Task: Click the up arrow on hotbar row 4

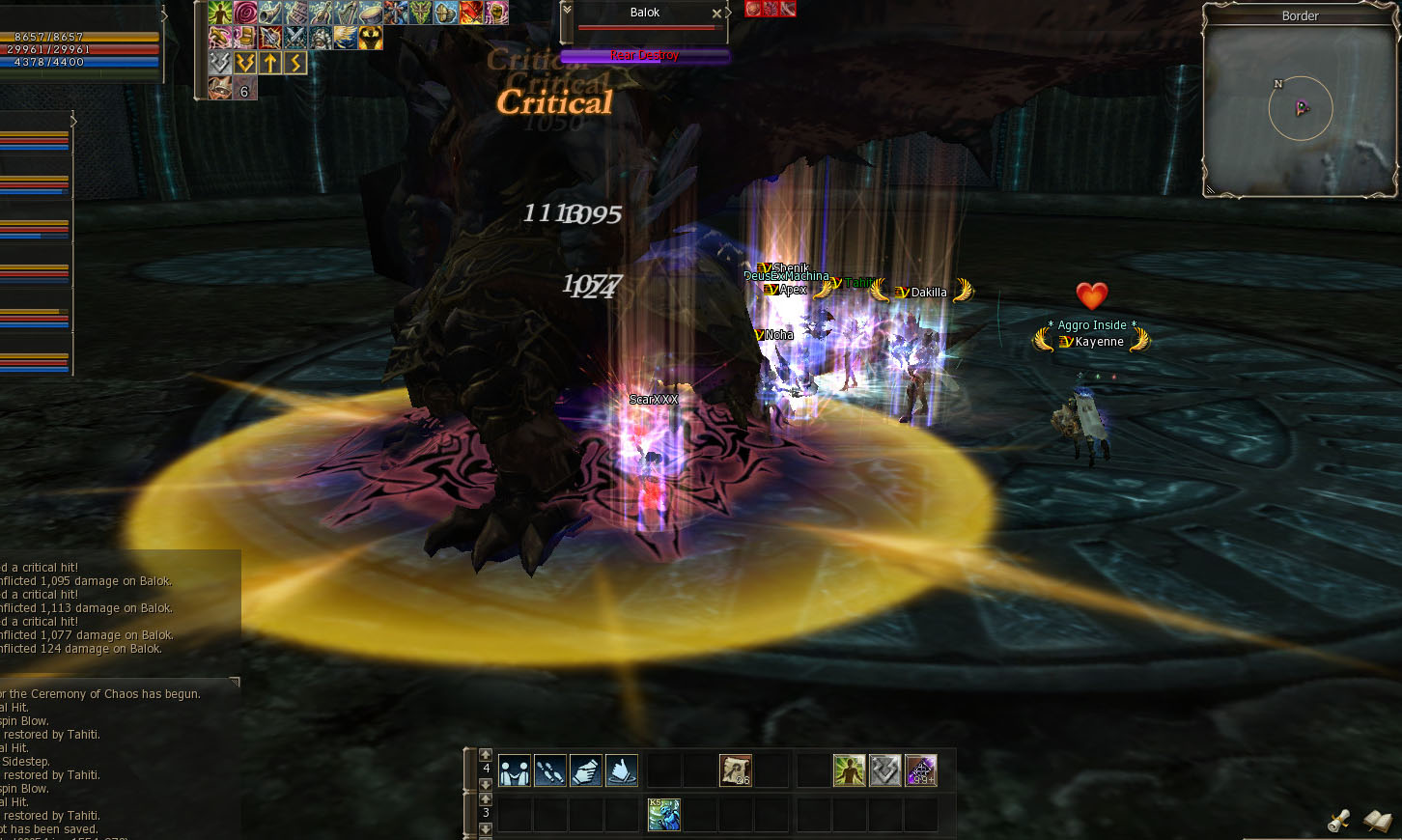Action: 485,756
